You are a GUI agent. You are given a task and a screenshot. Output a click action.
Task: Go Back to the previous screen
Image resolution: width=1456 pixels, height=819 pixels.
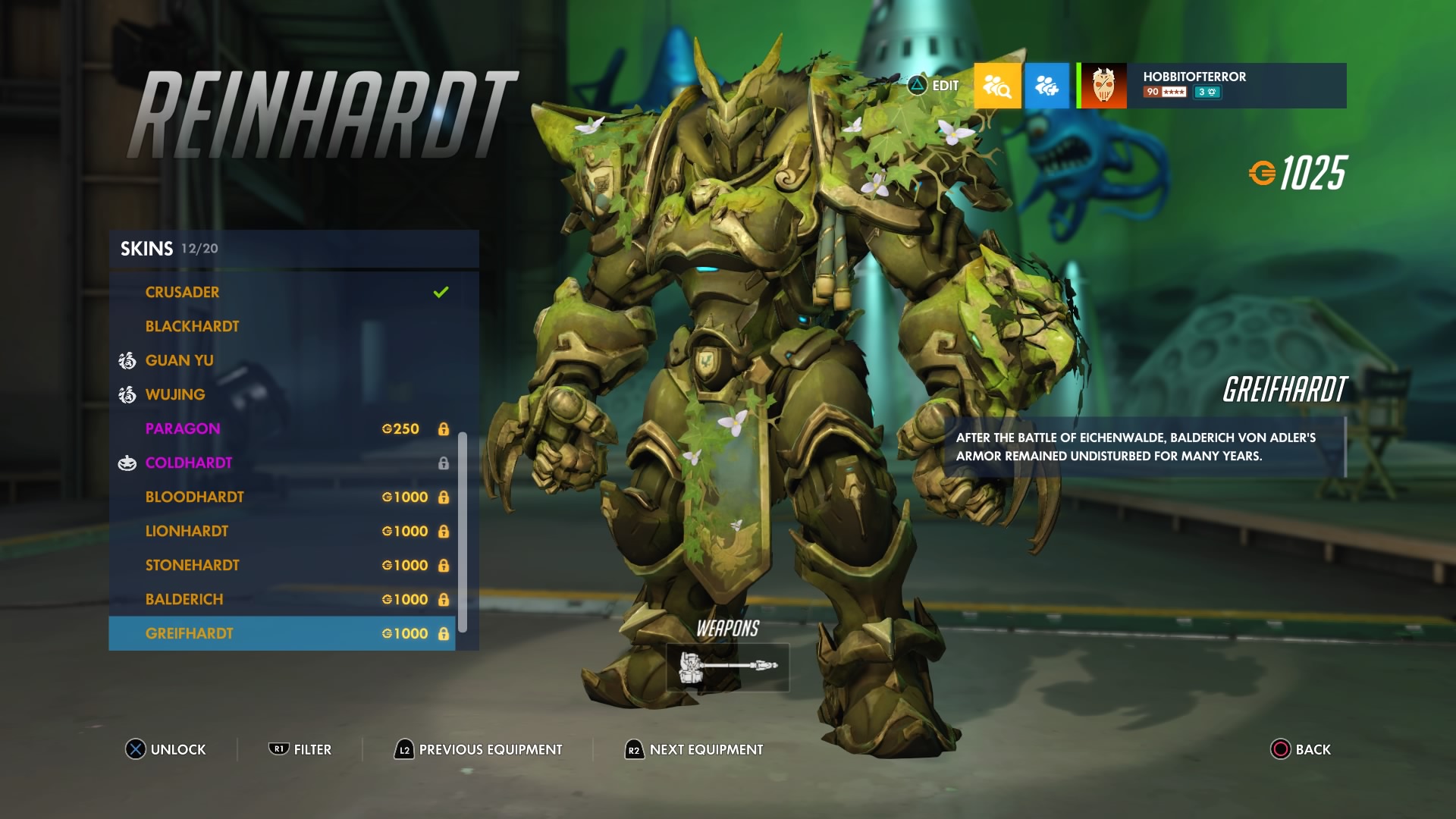[x=1301, y=749]
